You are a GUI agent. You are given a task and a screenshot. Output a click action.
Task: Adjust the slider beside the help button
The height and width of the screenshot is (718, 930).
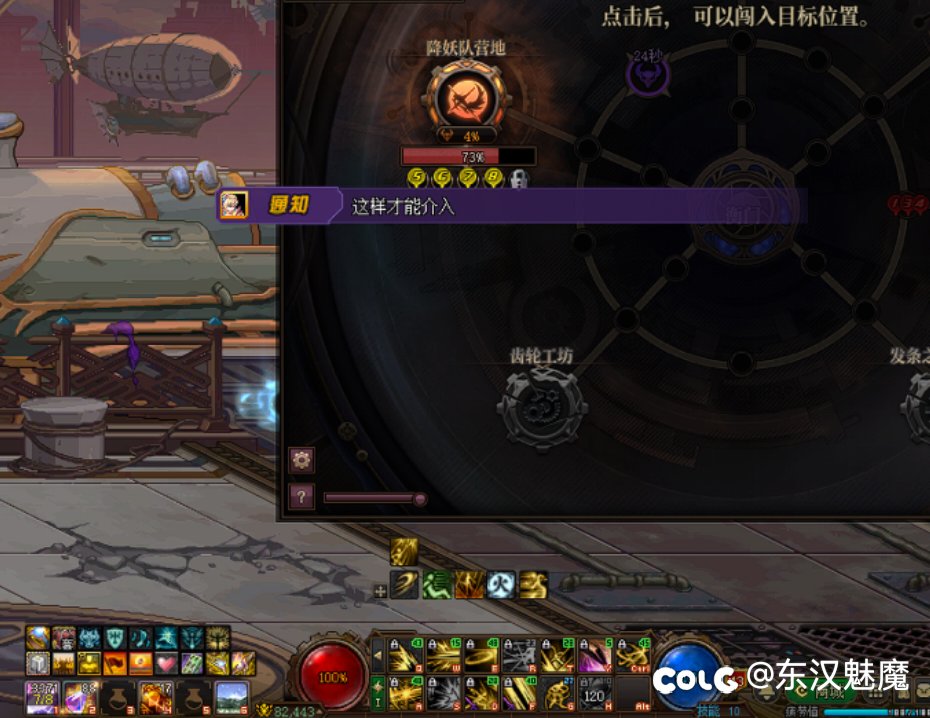pyautogui.click(x=420, y=498)
